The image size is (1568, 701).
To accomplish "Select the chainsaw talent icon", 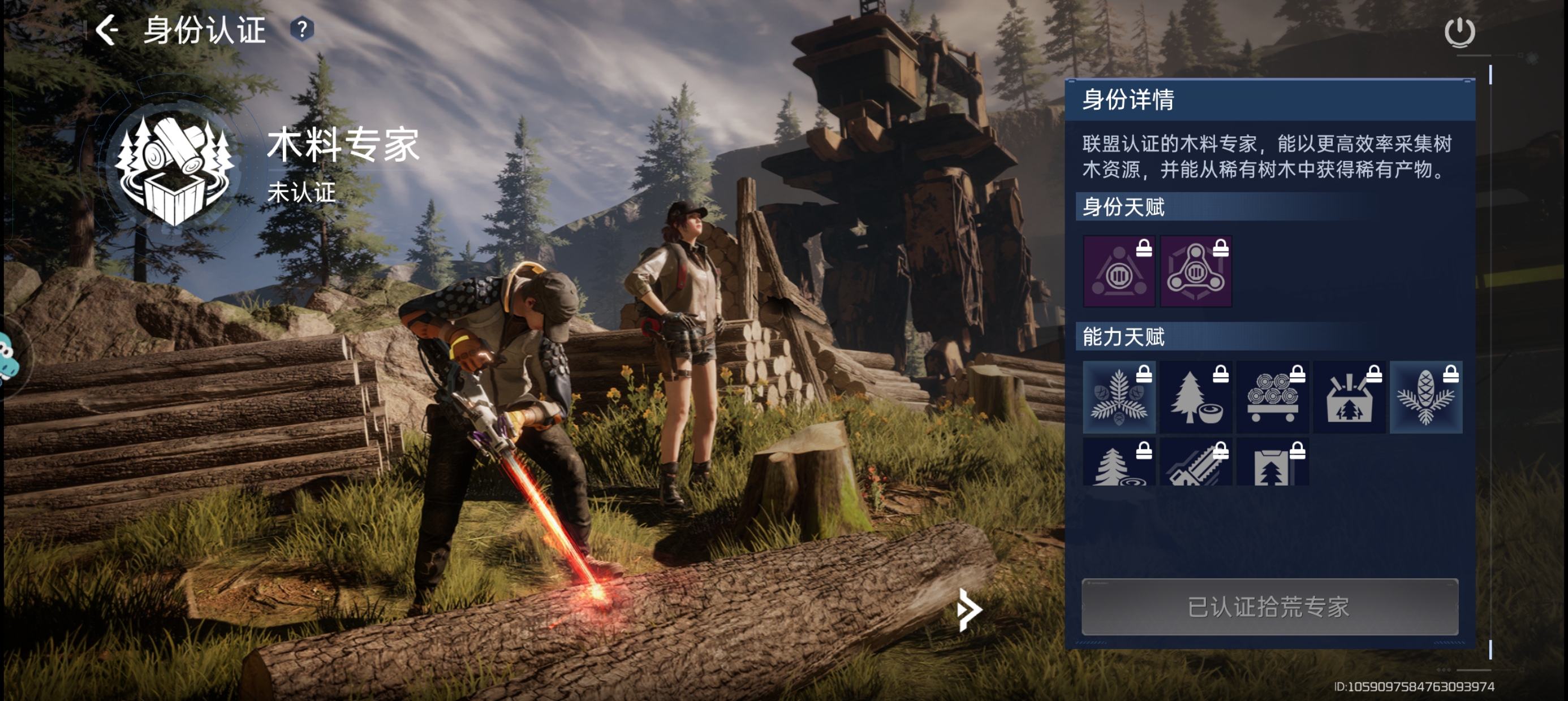I will click(1195, 464).
